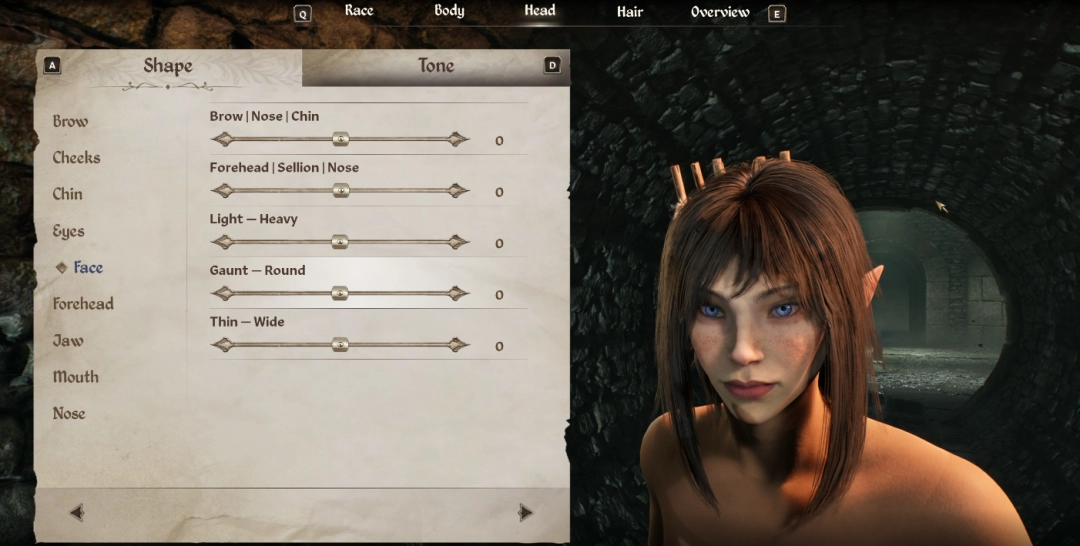Click the Gaunt — Round slider handle
This screenshot has width=1080, height=546.
pos(340,293)
